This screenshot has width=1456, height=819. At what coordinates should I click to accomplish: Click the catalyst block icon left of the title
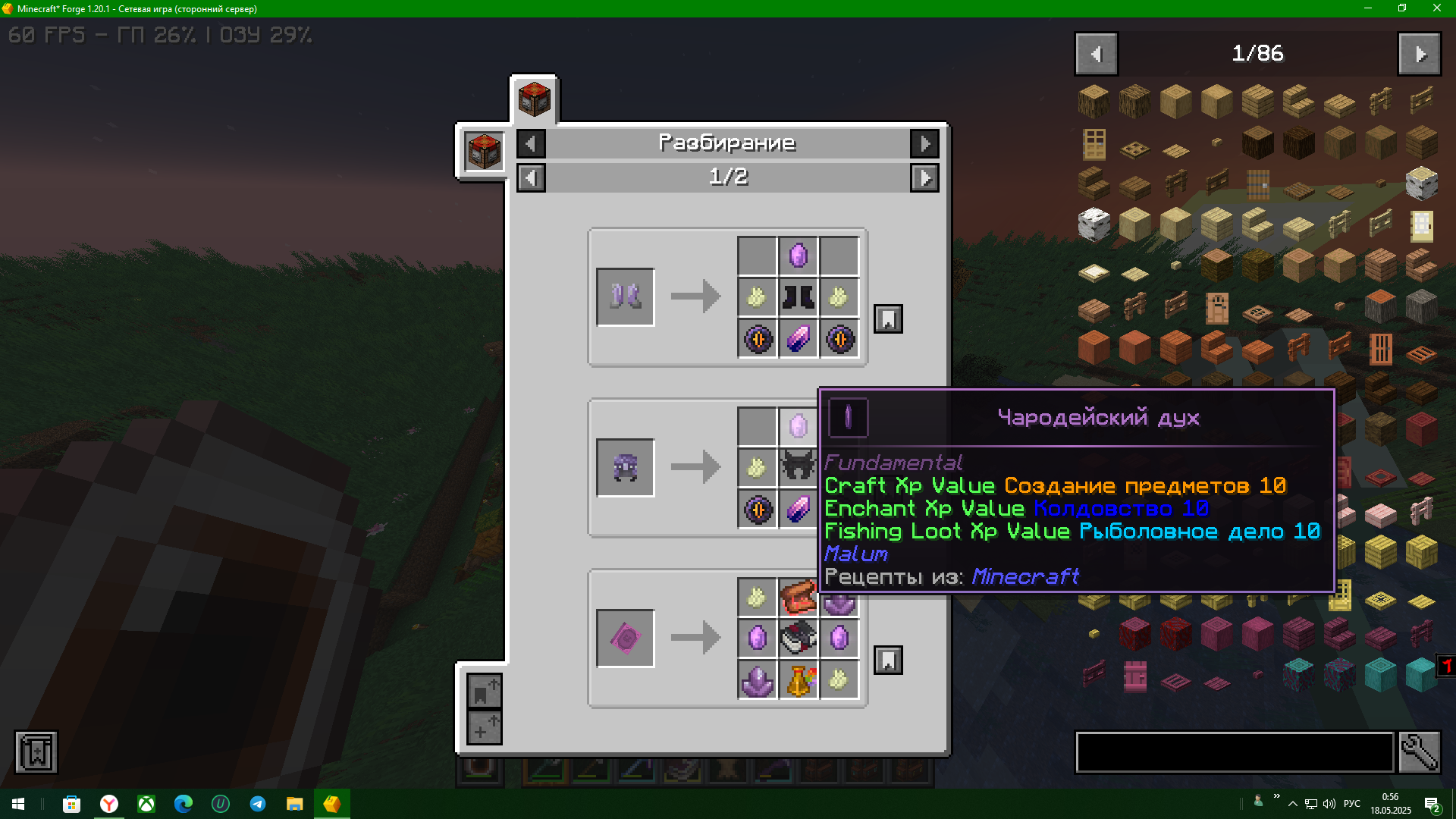point(484,151)
